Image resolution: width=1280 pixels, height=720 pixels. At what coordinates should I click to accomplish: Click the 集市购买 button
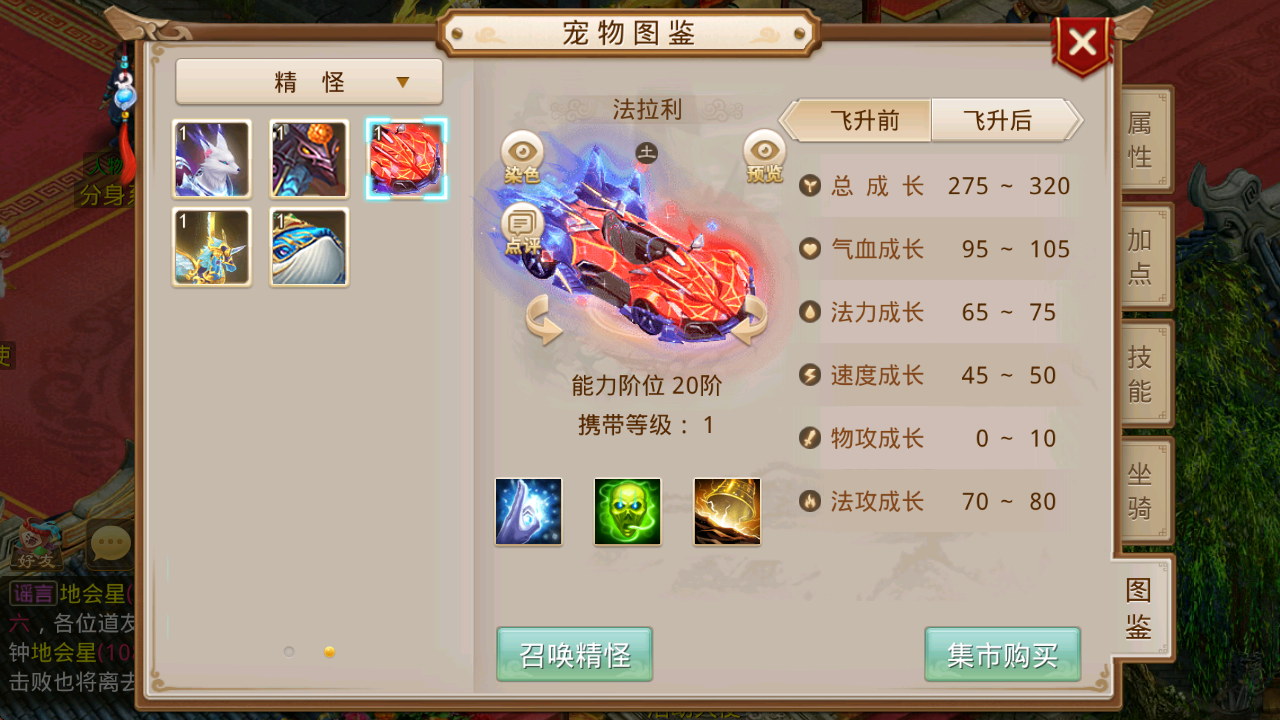coord(1002,655)
